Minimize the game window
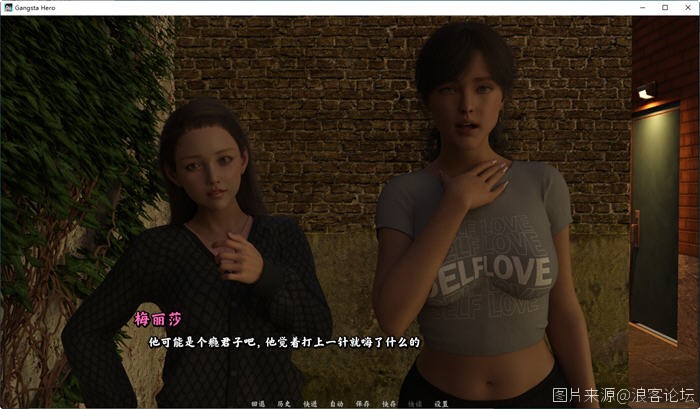Image resolution: width=700 pixels, height=409 pixels. (641, 7)
